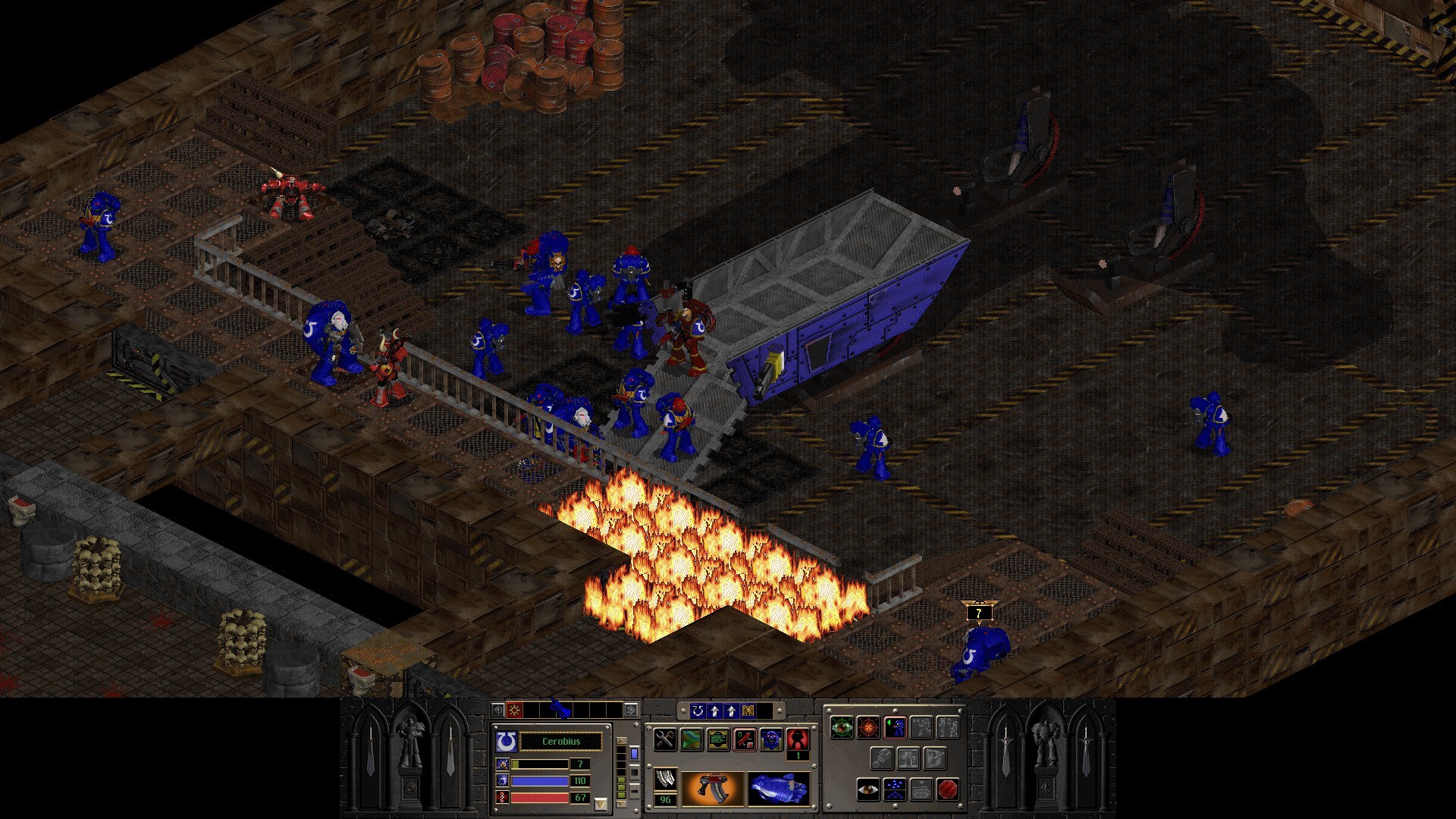This screenshot has width=1456, height=819.
Task: Click Cerobius's red health bar
Action: point(540,797)
